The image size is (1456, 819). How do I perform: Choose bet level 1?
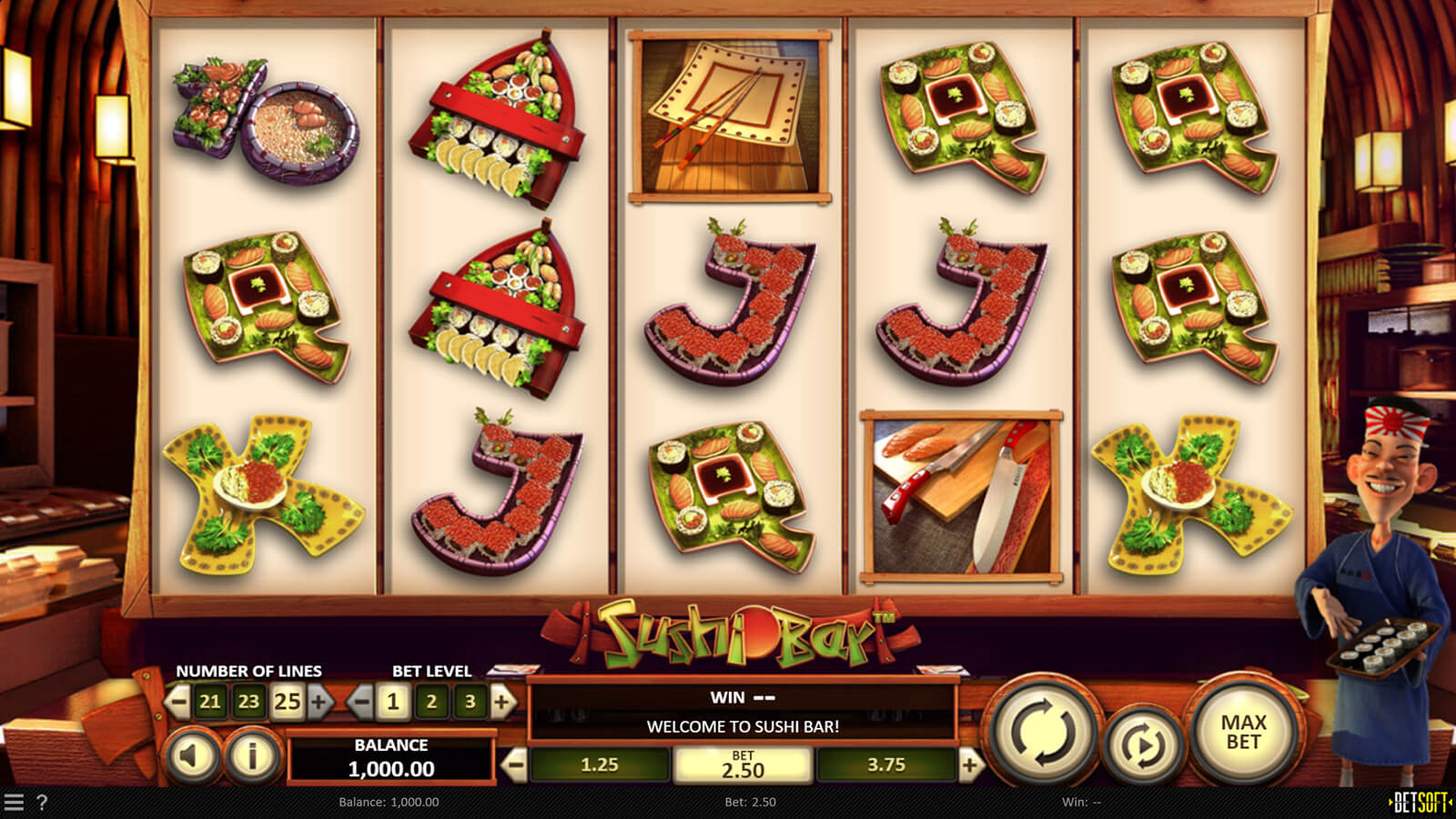tap(393, 702)
